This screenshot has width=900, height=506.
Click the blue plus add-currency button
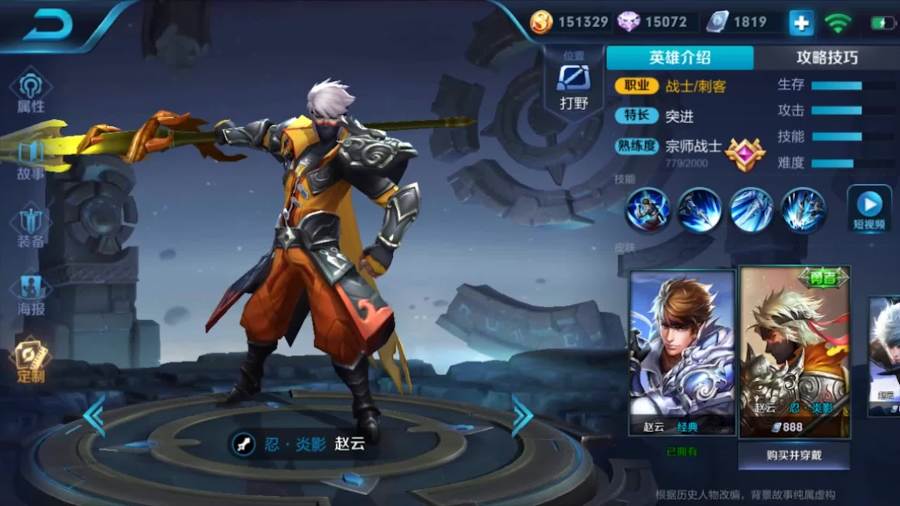(801, 22)
